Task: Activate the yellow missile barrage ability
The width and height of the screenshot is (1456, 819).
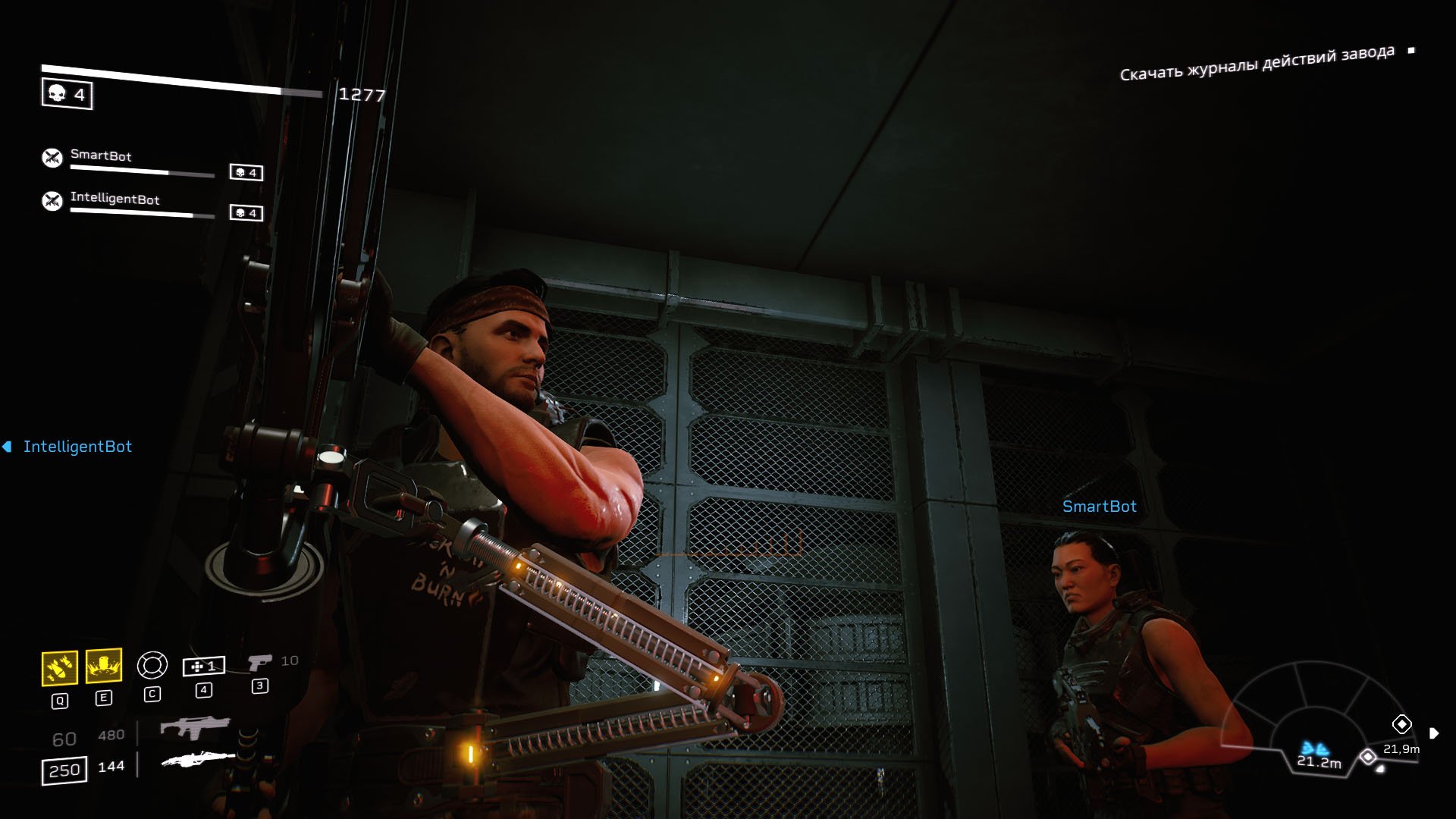Action: click(x=59, y=668)
